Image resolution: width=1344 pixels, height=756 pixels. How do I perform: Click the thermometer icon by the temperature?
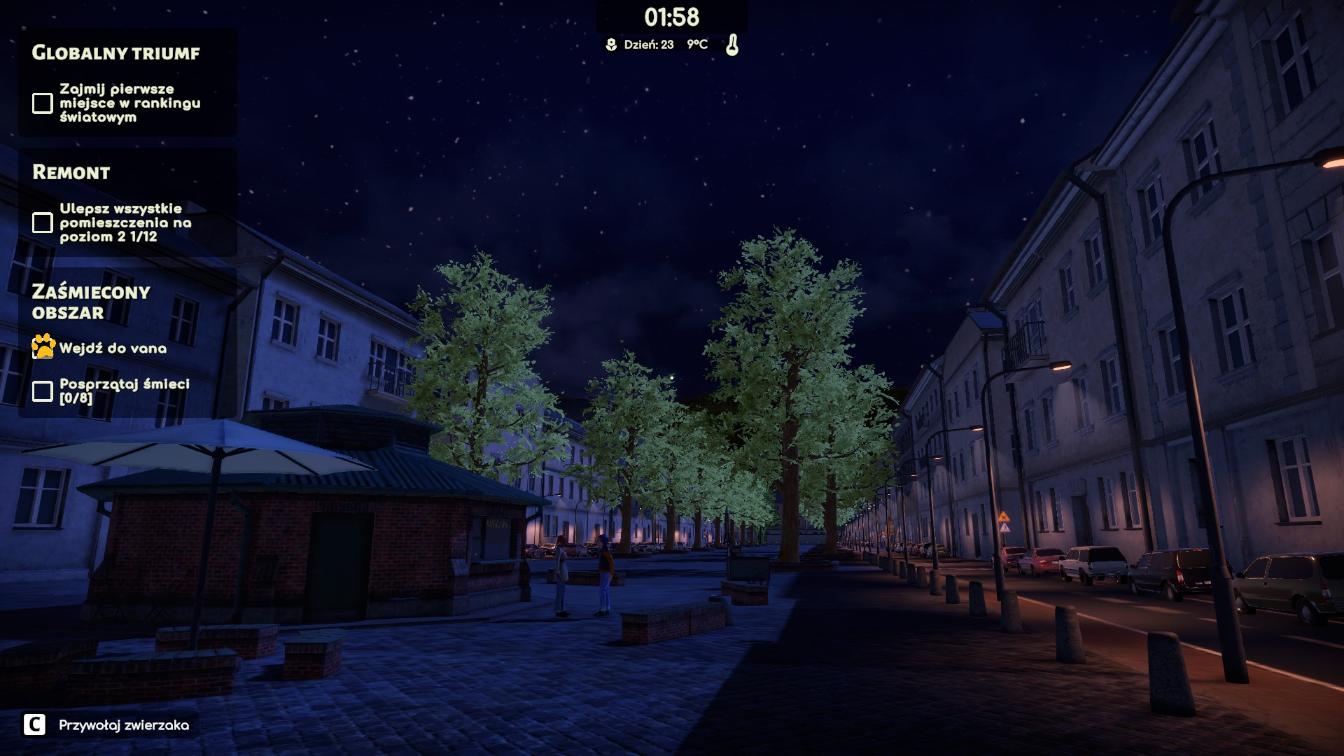point(732,45)
